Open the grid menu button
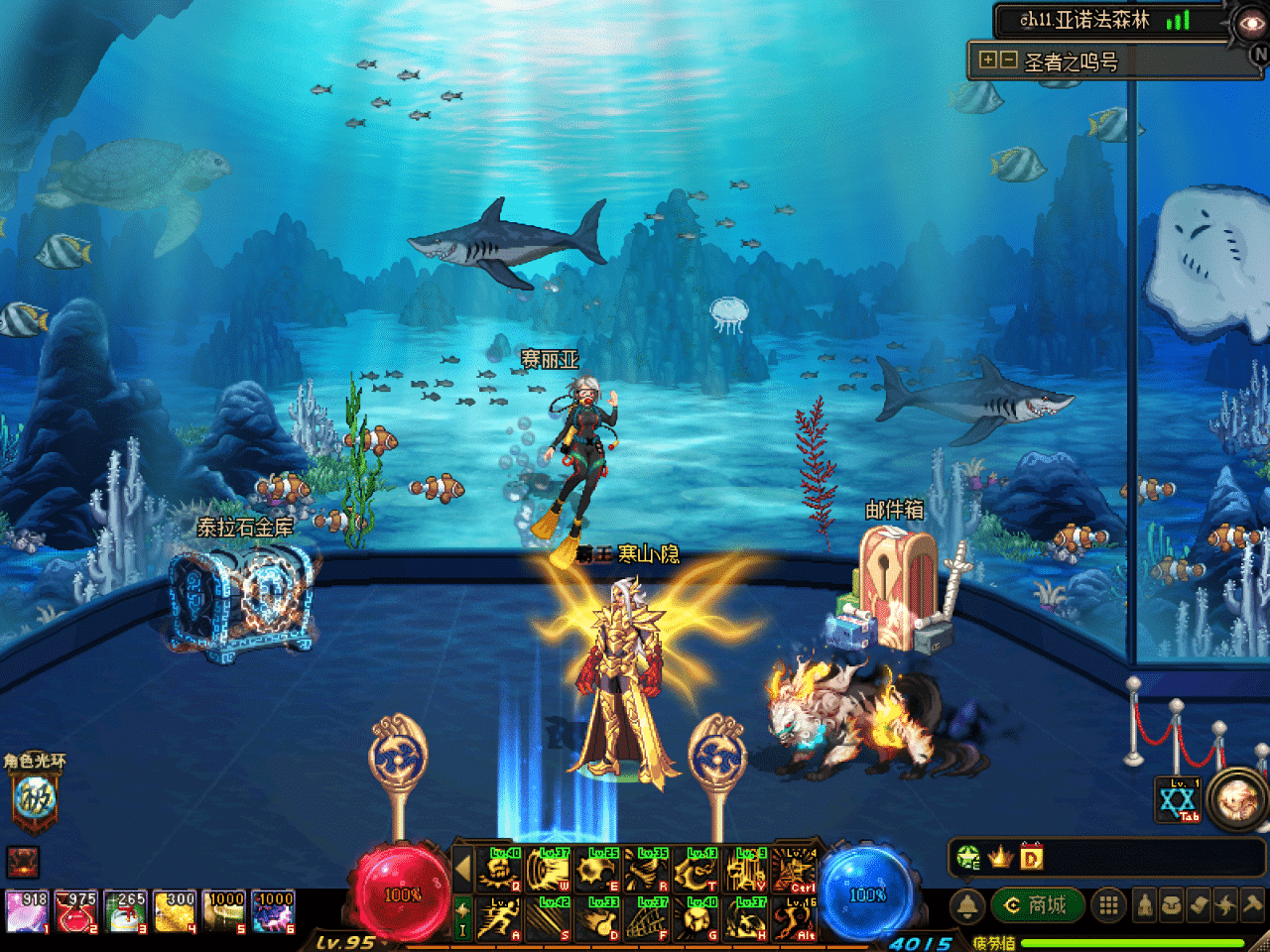Image resolution: width=1270 pixels, height=952 pixels. (x=1108, y=904)
